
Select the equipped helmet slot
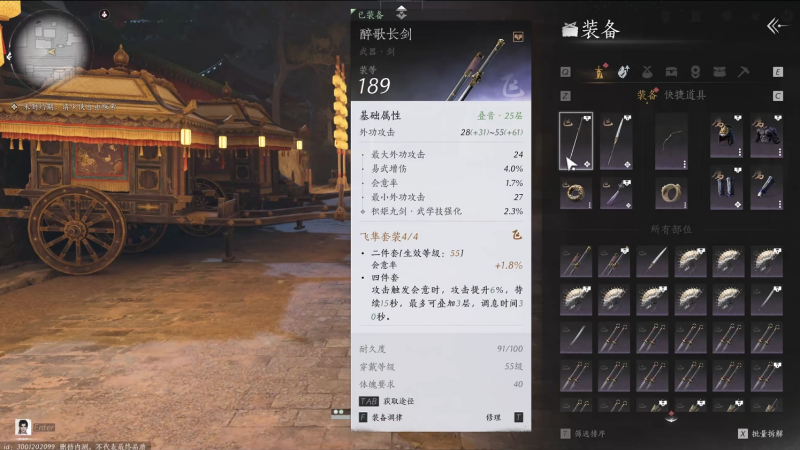(x=726, y=141)
